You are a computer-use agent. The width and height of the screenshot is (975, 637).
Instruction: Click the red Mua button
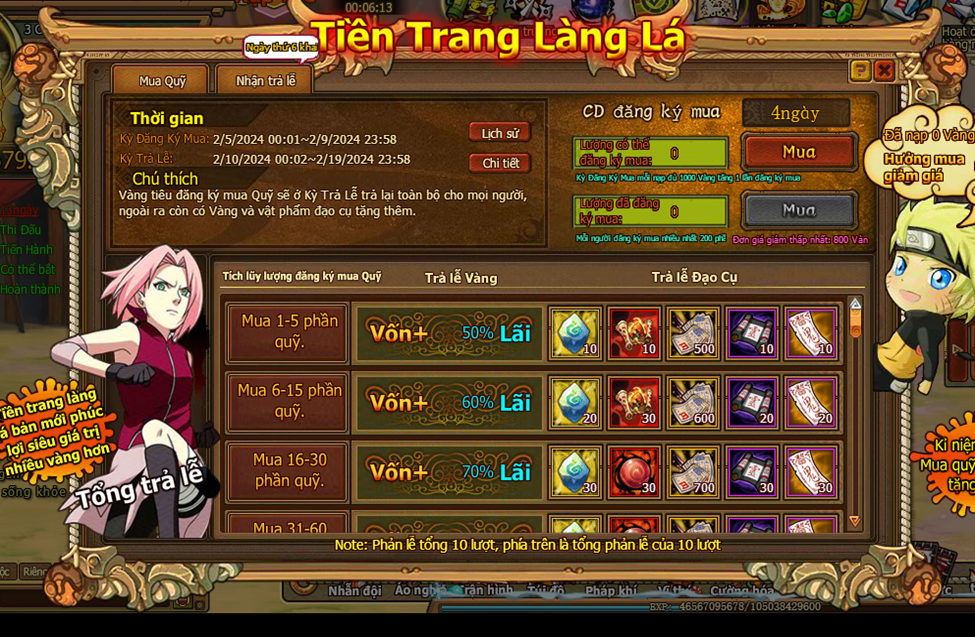(798, 152)
